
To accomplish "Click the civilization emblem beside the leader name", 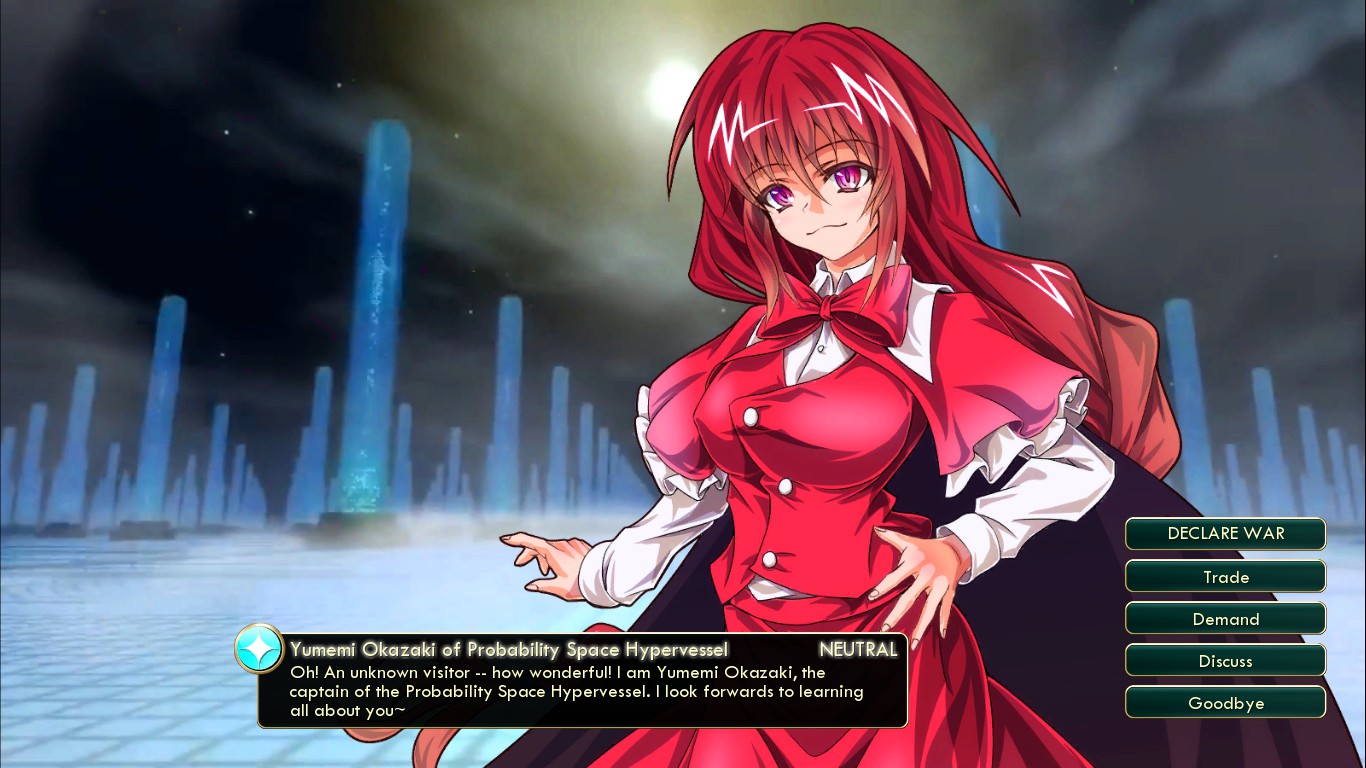I will [x=259, y=650].
